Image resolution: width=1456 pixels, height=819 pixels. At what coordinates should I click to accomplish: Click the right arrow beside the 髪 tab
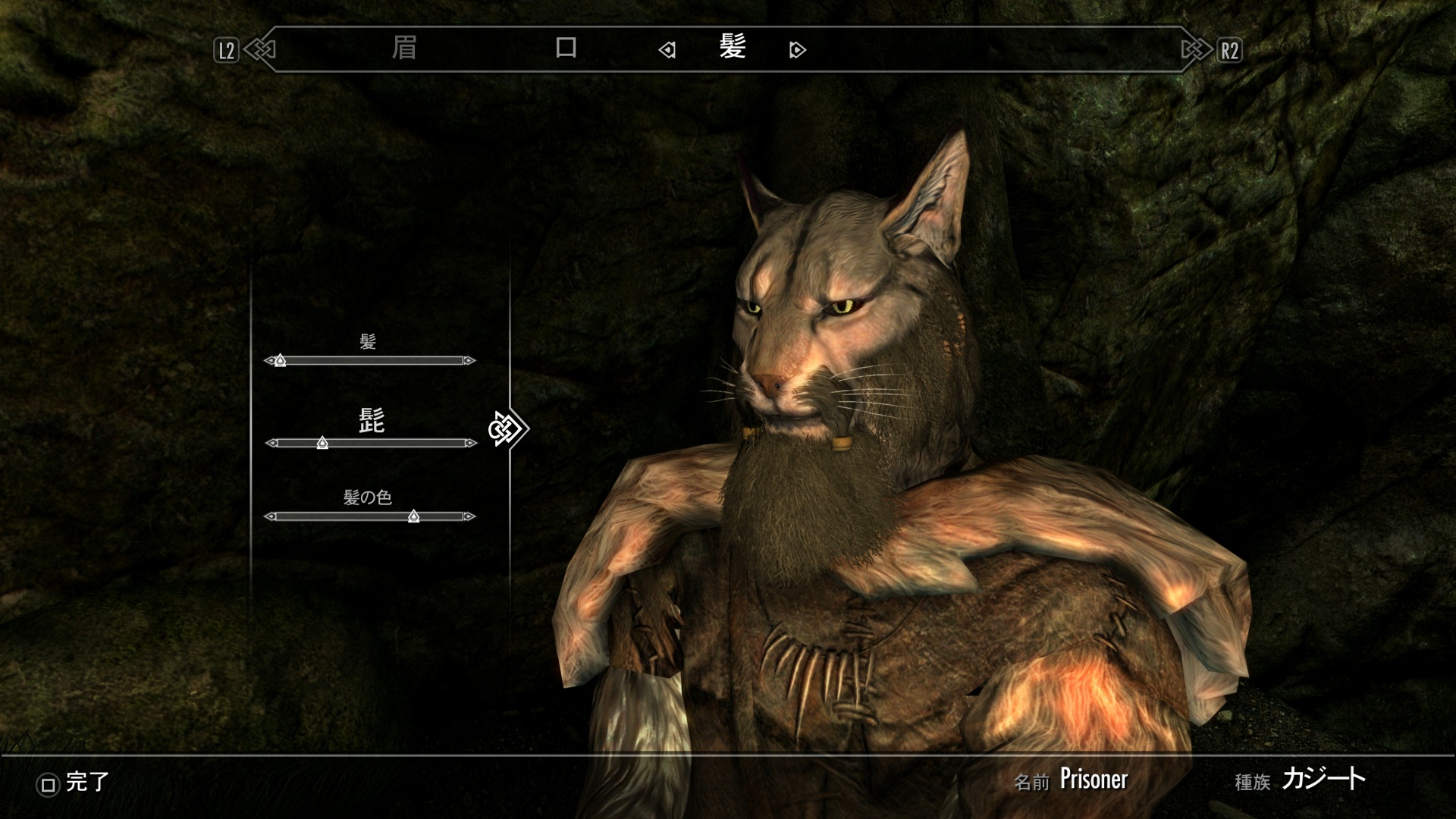(797, 51)
